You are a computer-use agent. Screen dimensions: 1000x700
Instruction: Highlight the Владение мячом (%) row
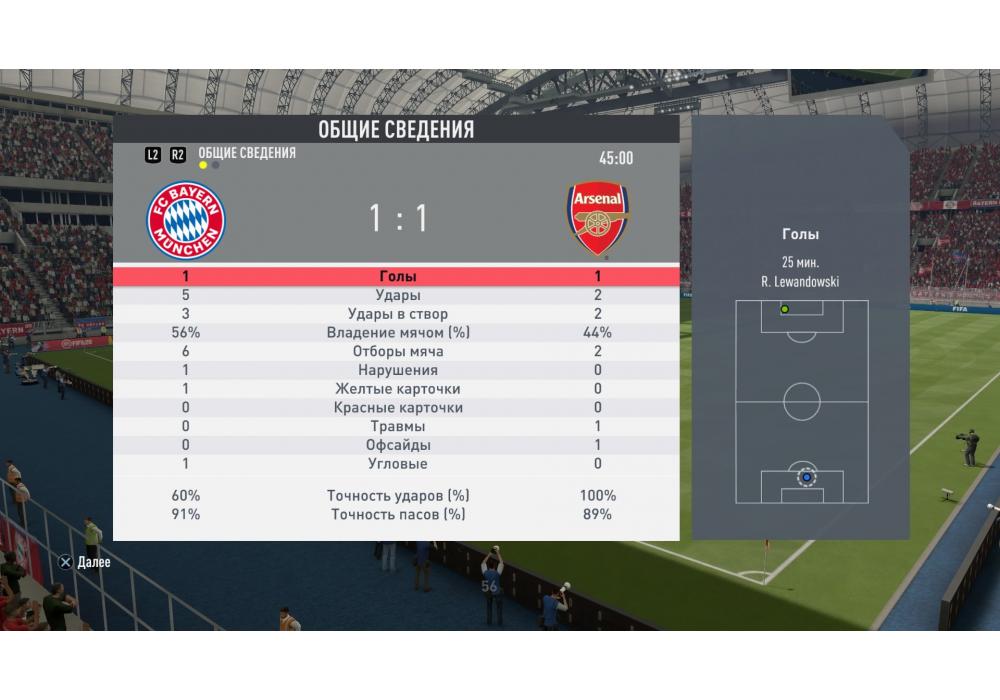pos(397,333)
